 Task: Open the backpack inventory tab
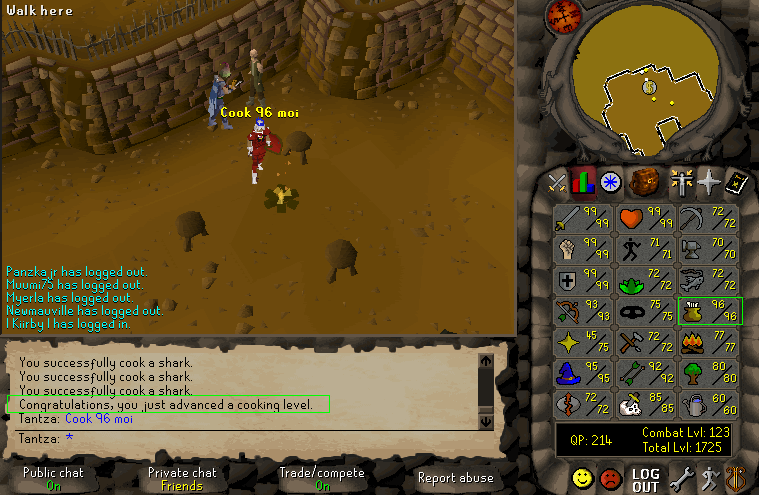pyautogui.click(x=642, y=182)
